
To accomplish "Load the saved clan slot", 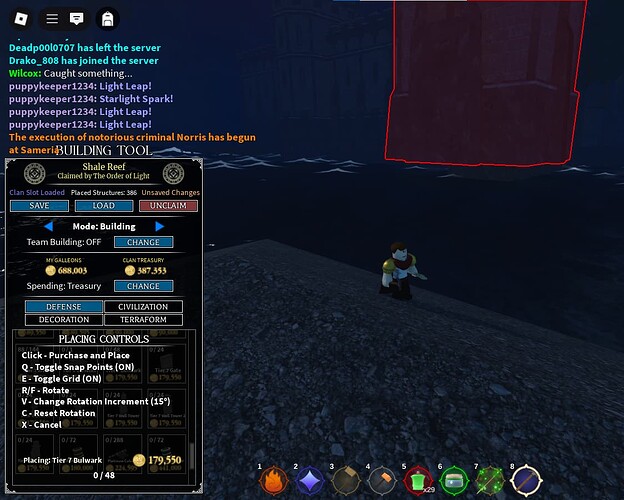I will [x=104, y=206].
